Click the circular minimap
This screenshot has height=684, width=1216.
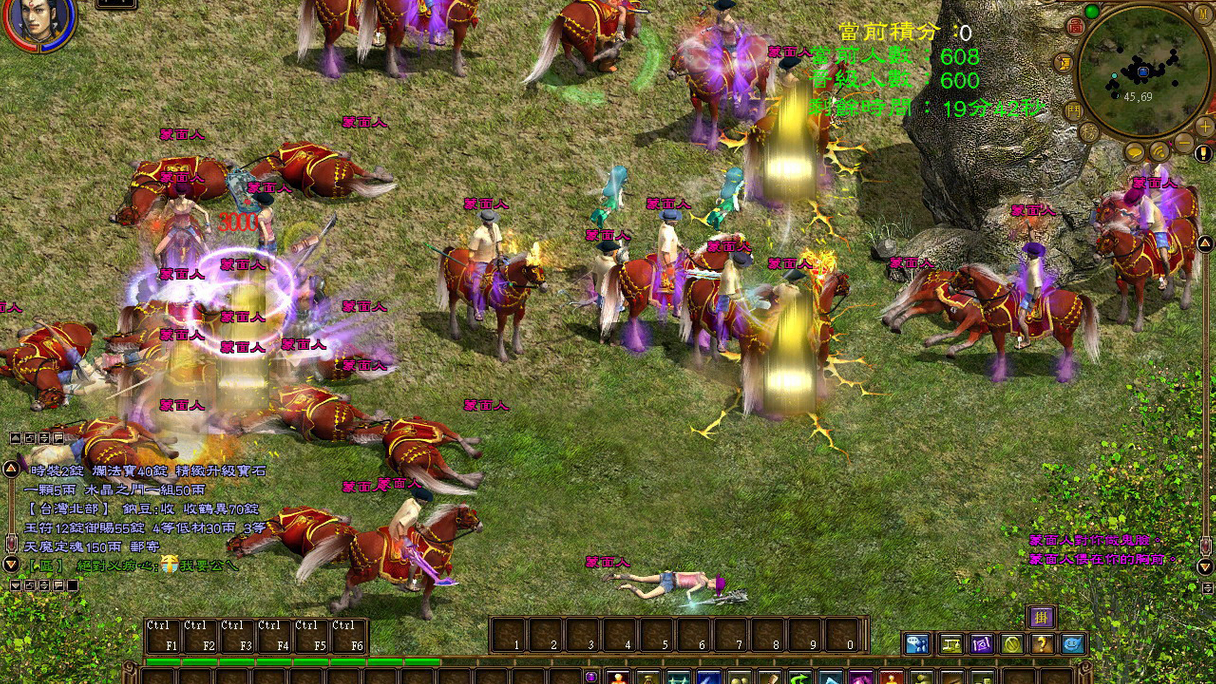[x=1144, y=70]
